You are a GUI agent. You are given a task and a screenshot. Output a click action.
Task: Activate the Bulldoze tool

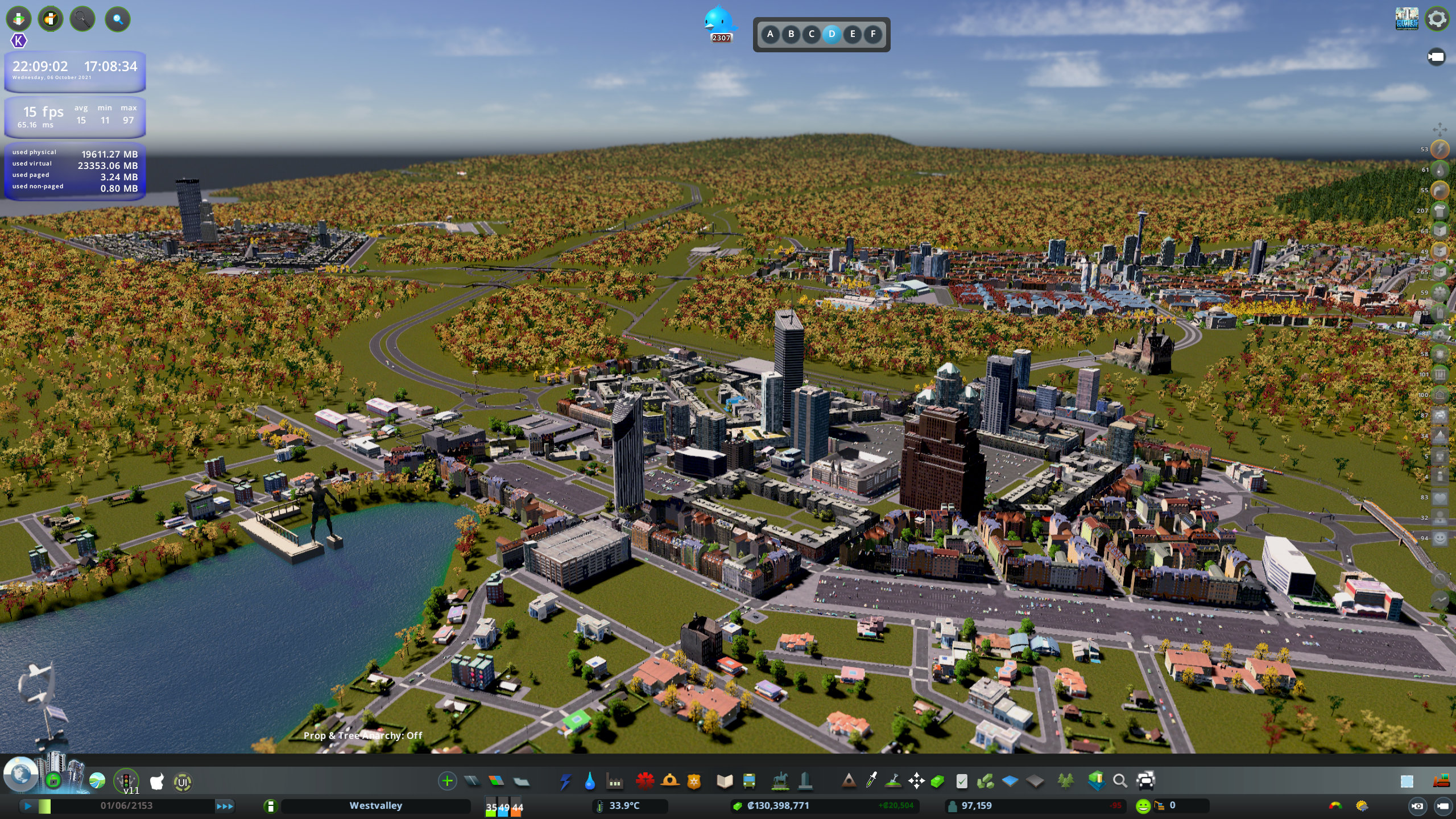coord(1441,781)
